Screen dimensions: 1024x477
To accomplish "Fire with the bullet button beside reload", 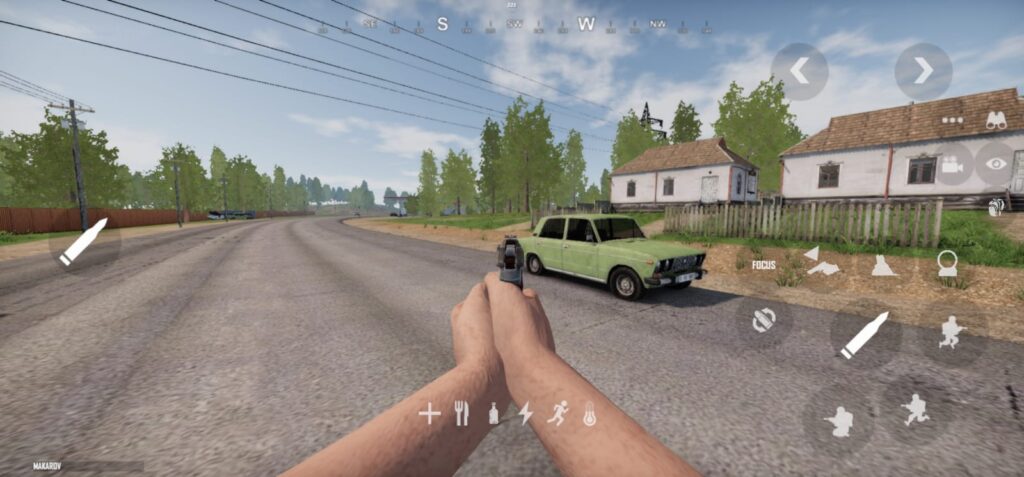I will pyautogui.click(x=864, y=335).
